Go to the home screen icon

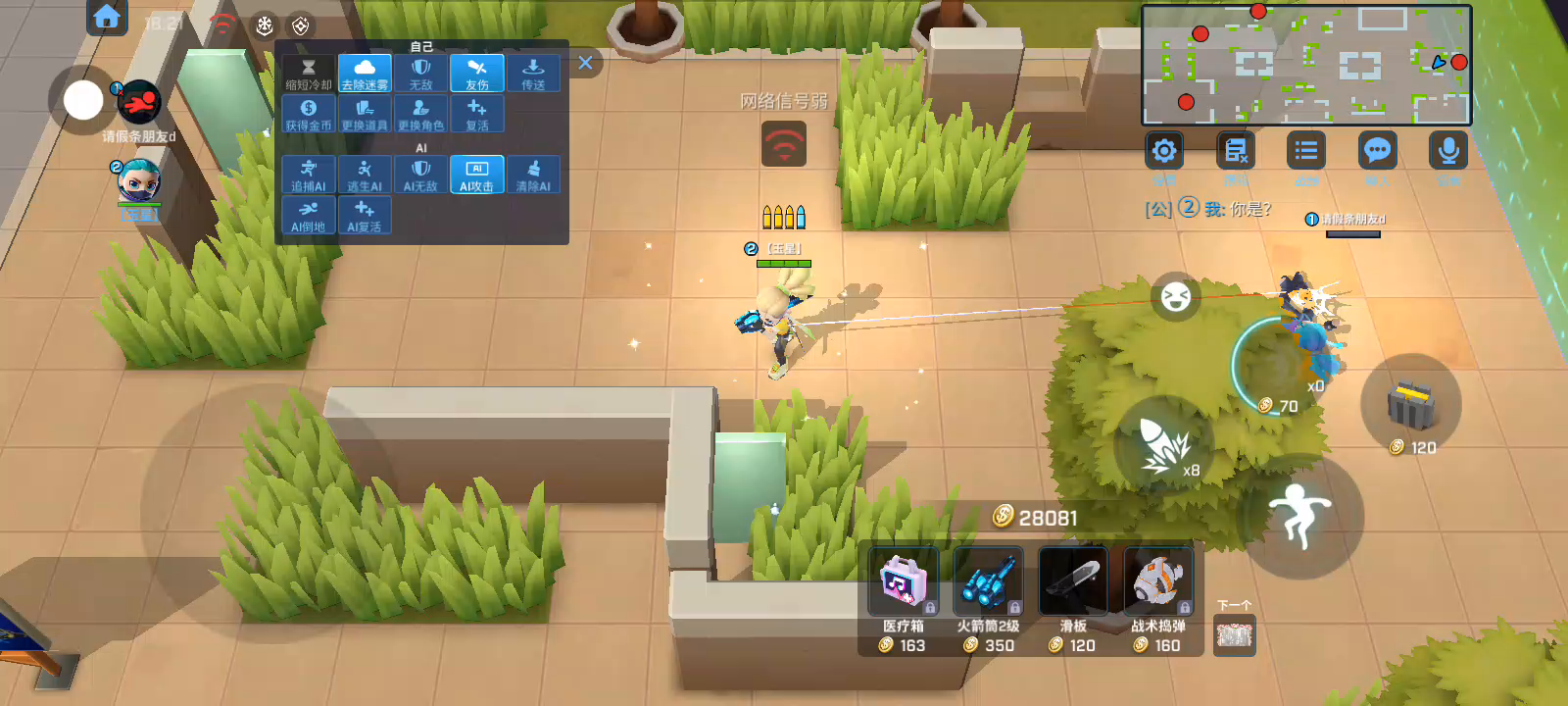click(x=107, y=17)
